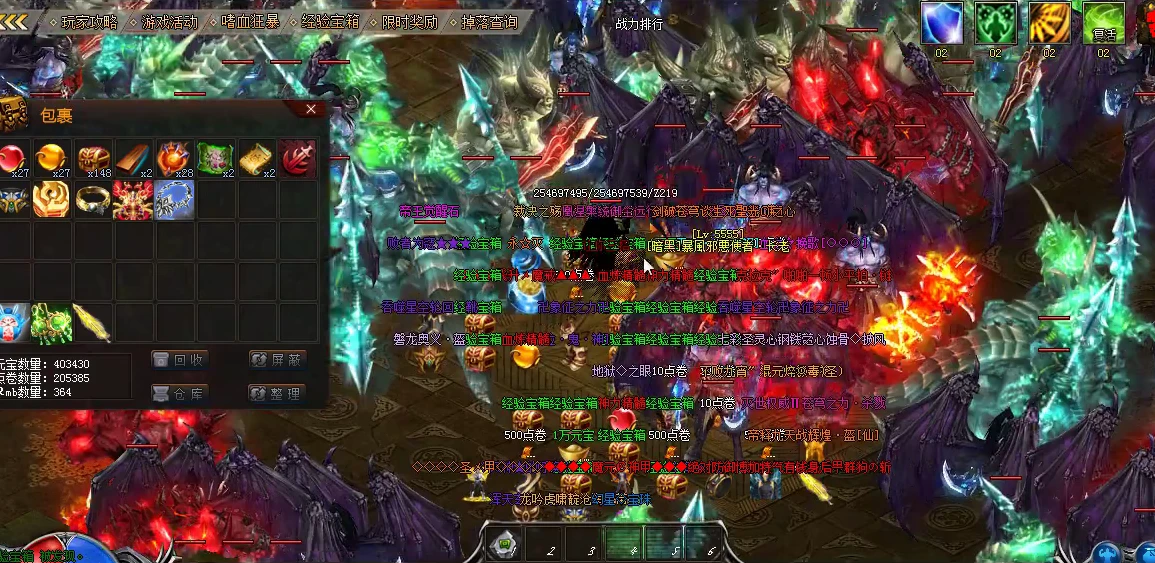Open the 游戏活动 game events menu
Viewport: 1155px width, 563px height.
pyautogui.click(x=169, y=21)
